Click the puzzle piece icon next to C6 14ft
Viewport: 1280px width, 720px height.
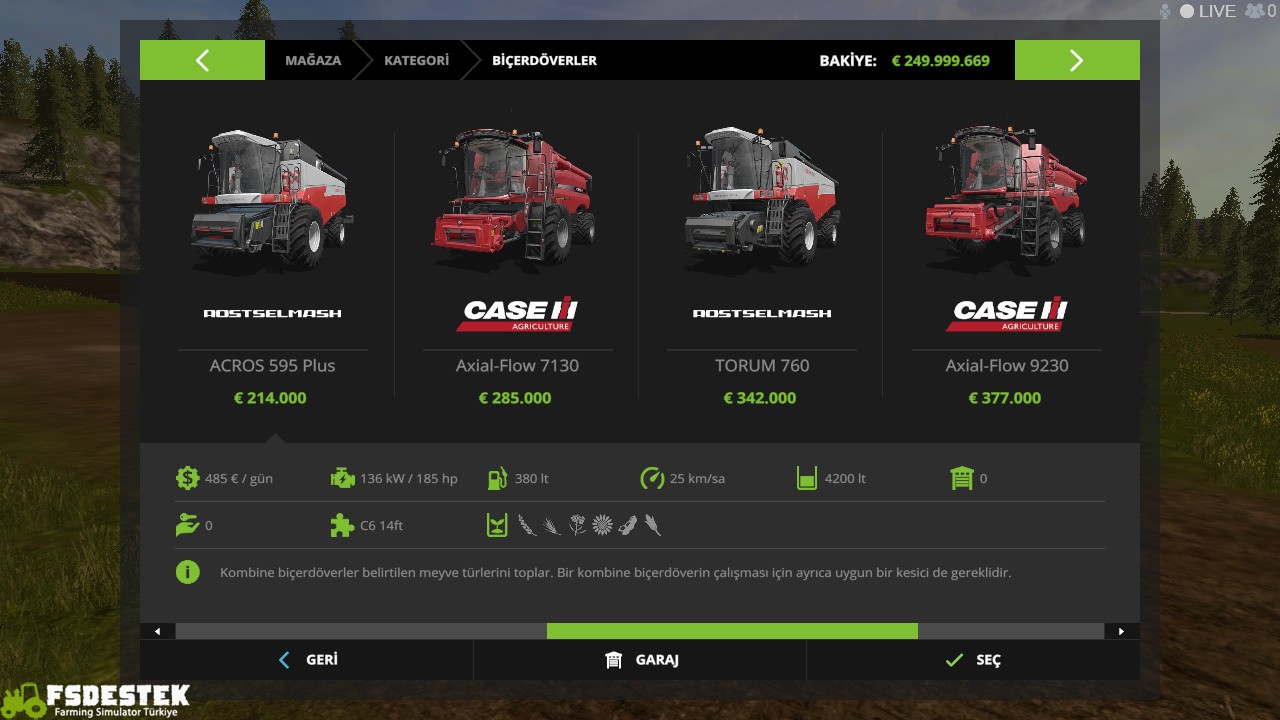(x=343, y=525)
